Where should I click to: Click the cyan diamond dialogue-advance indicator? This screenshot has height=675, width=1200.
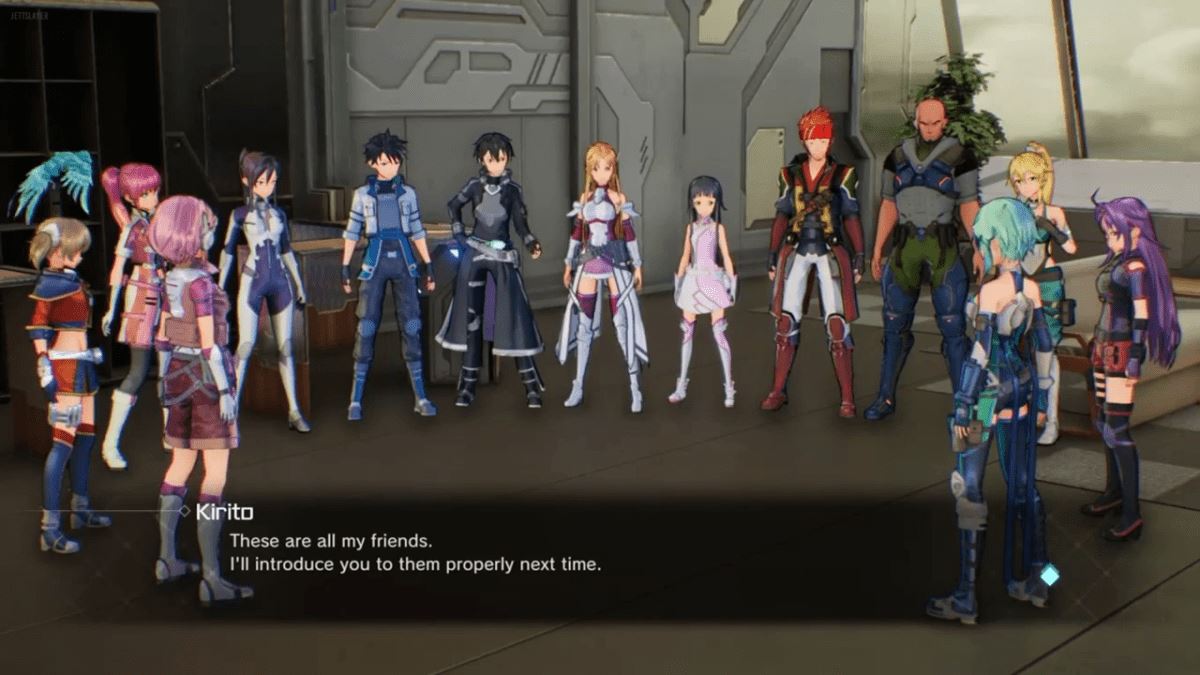pos(1049,575)
